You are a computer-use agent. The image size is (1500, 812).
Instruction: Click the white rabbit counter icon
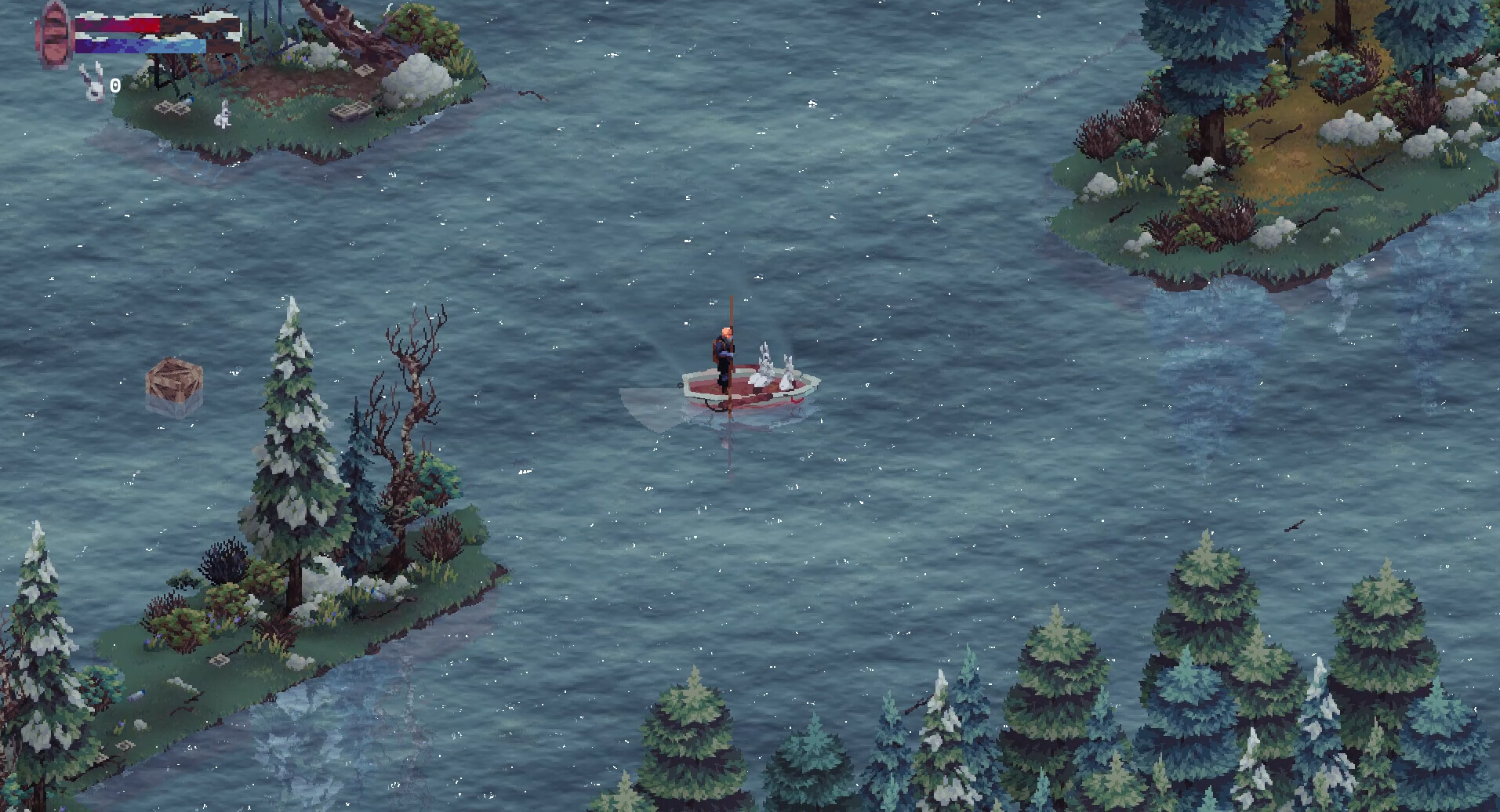pos(93,84)
